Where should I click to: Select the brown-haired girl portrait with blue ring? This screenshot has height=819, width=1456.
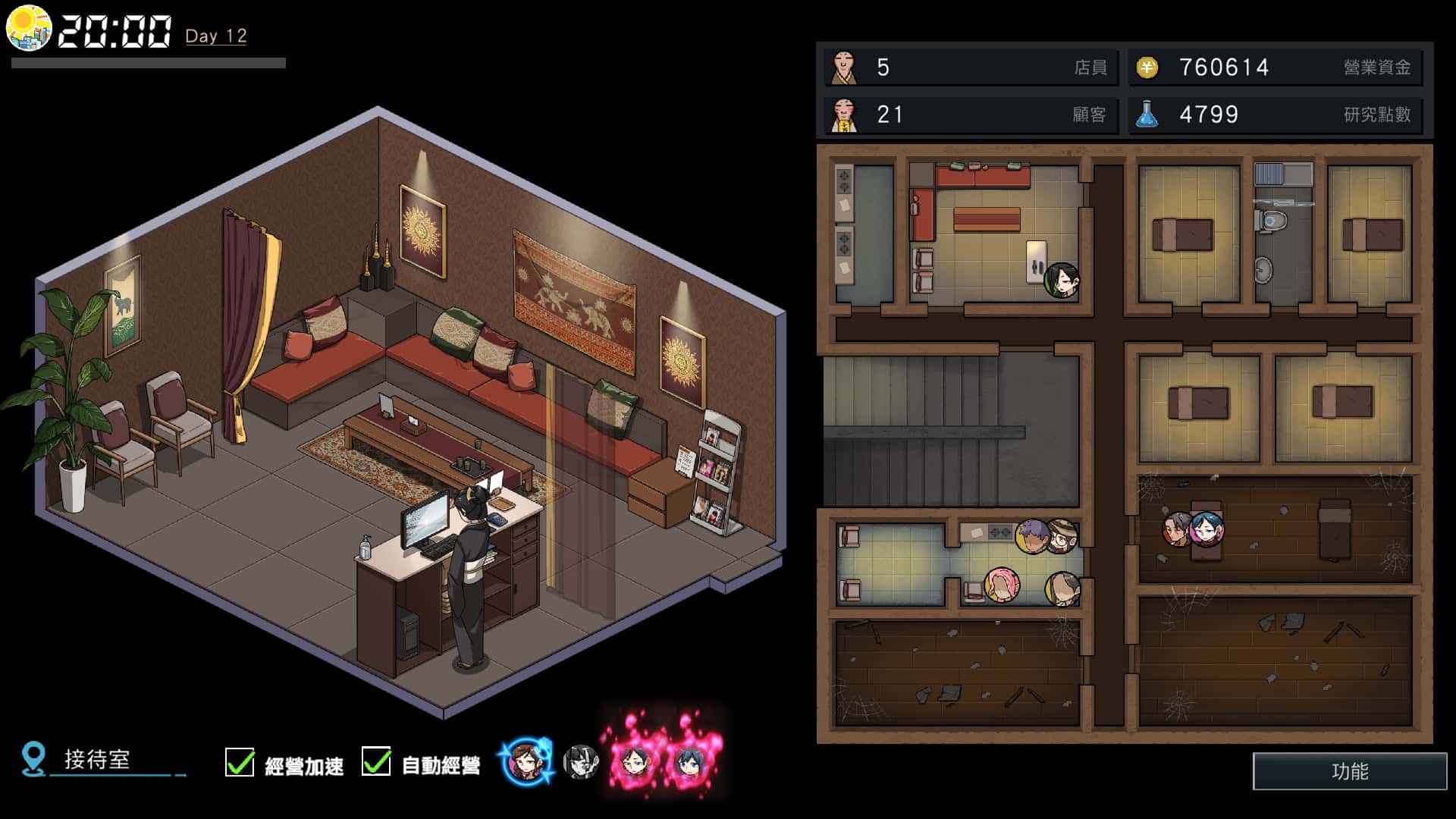point(526,761)
